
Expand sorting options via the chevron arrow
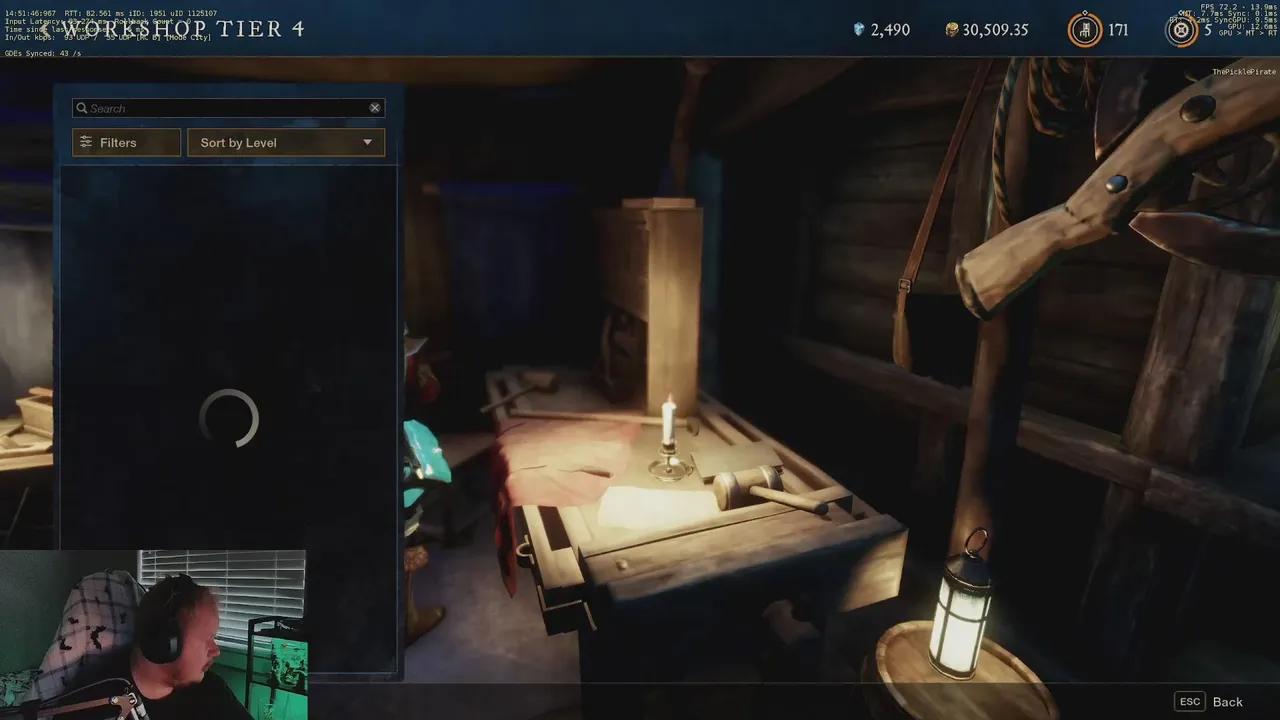(x=367, y=142)
